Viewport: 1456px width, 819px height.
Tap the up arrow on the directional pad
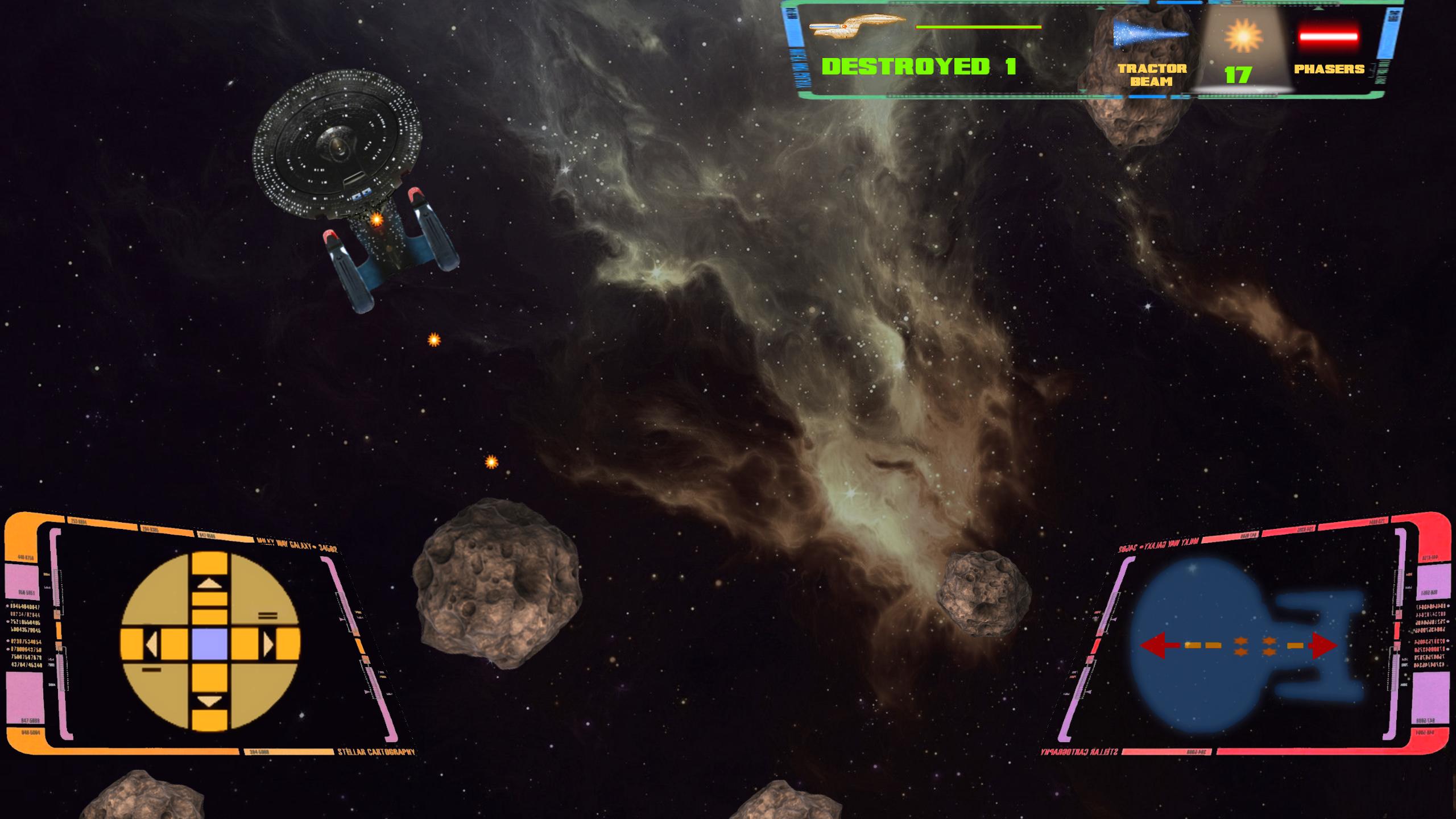(210, 584)
